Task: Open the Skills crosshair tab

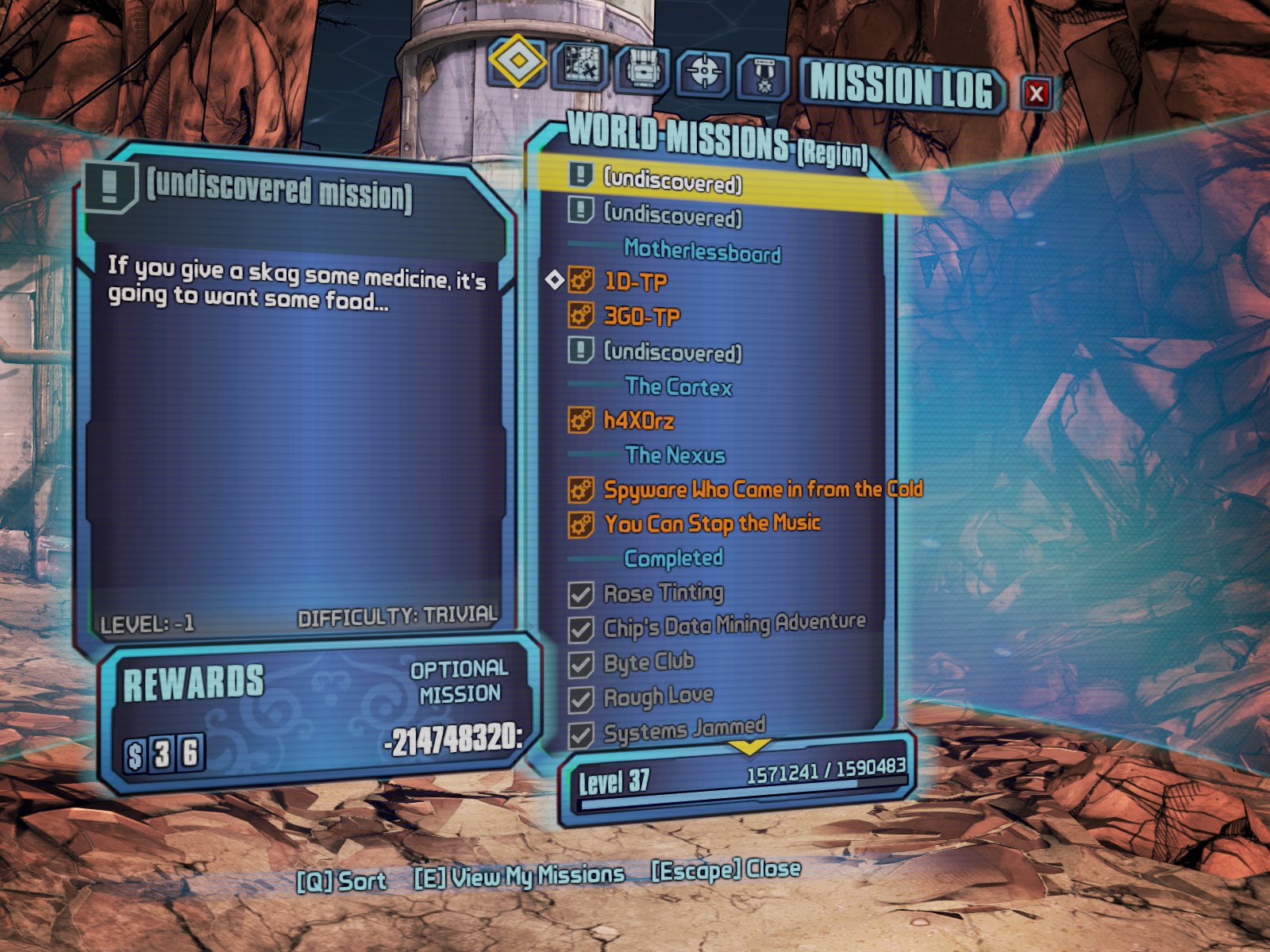Action: coord(703,72)
